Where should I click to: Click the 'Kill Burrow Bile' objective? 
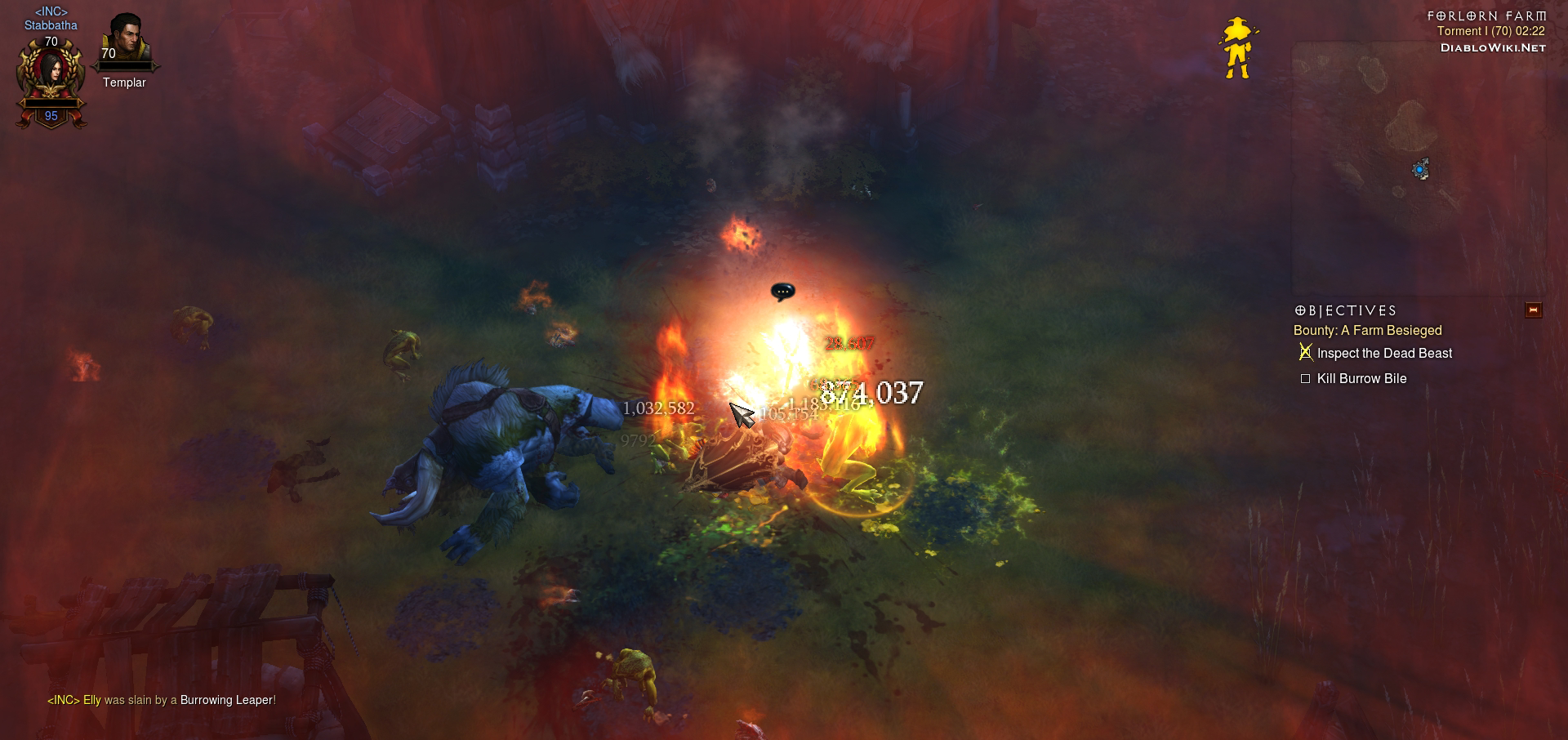coord(1361,379)
